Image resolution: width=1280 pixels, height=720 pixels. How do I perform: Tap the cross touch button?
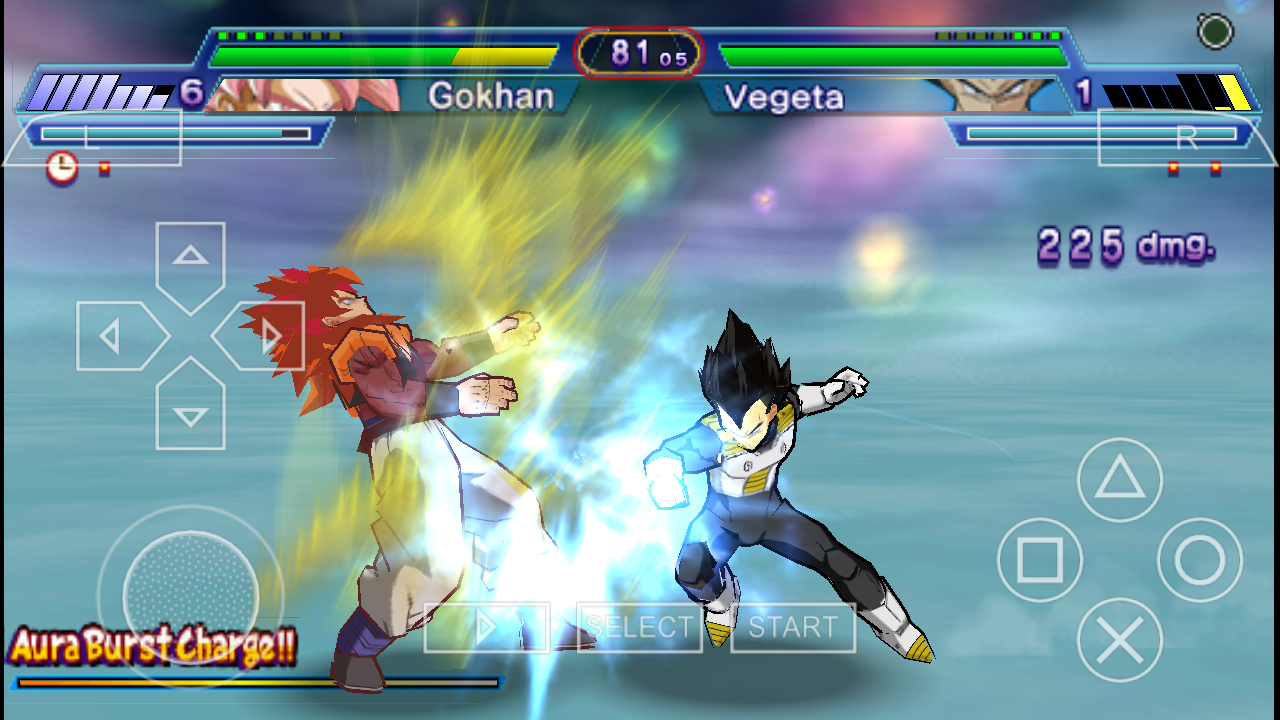[1119, 640]
